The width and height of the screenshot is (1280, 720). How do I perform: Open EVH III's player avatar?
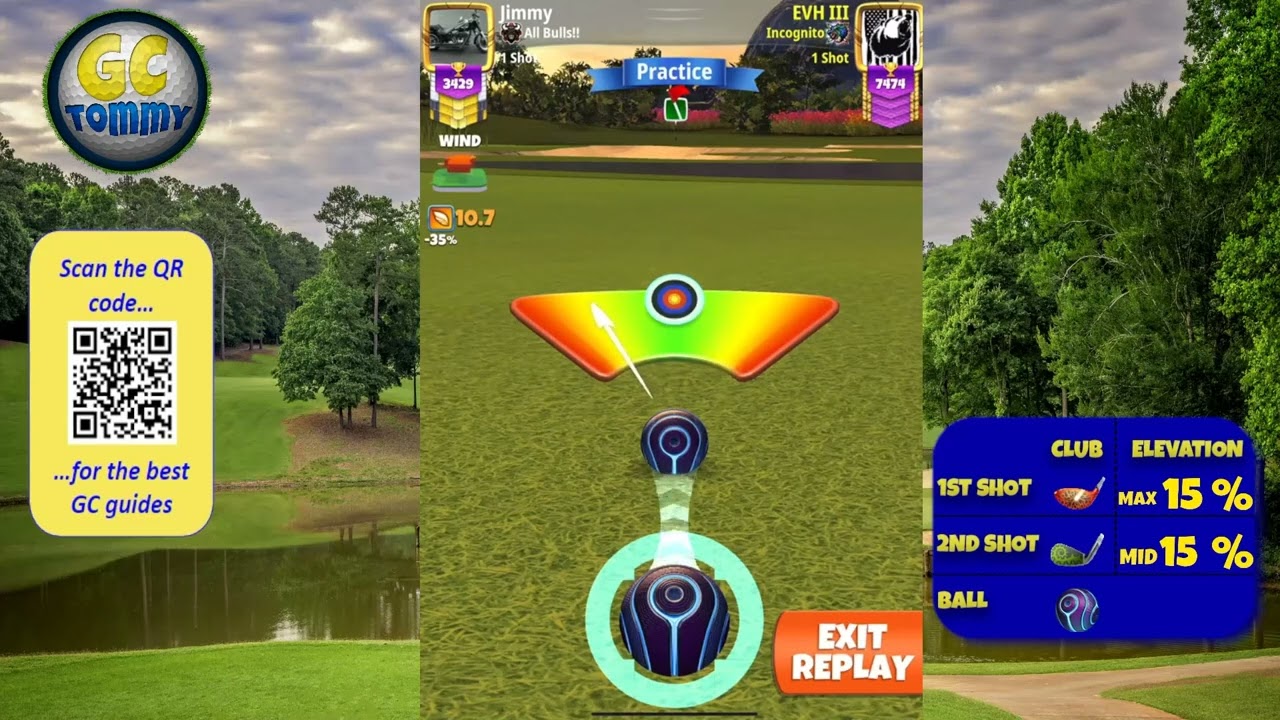[x=889, y=38]
